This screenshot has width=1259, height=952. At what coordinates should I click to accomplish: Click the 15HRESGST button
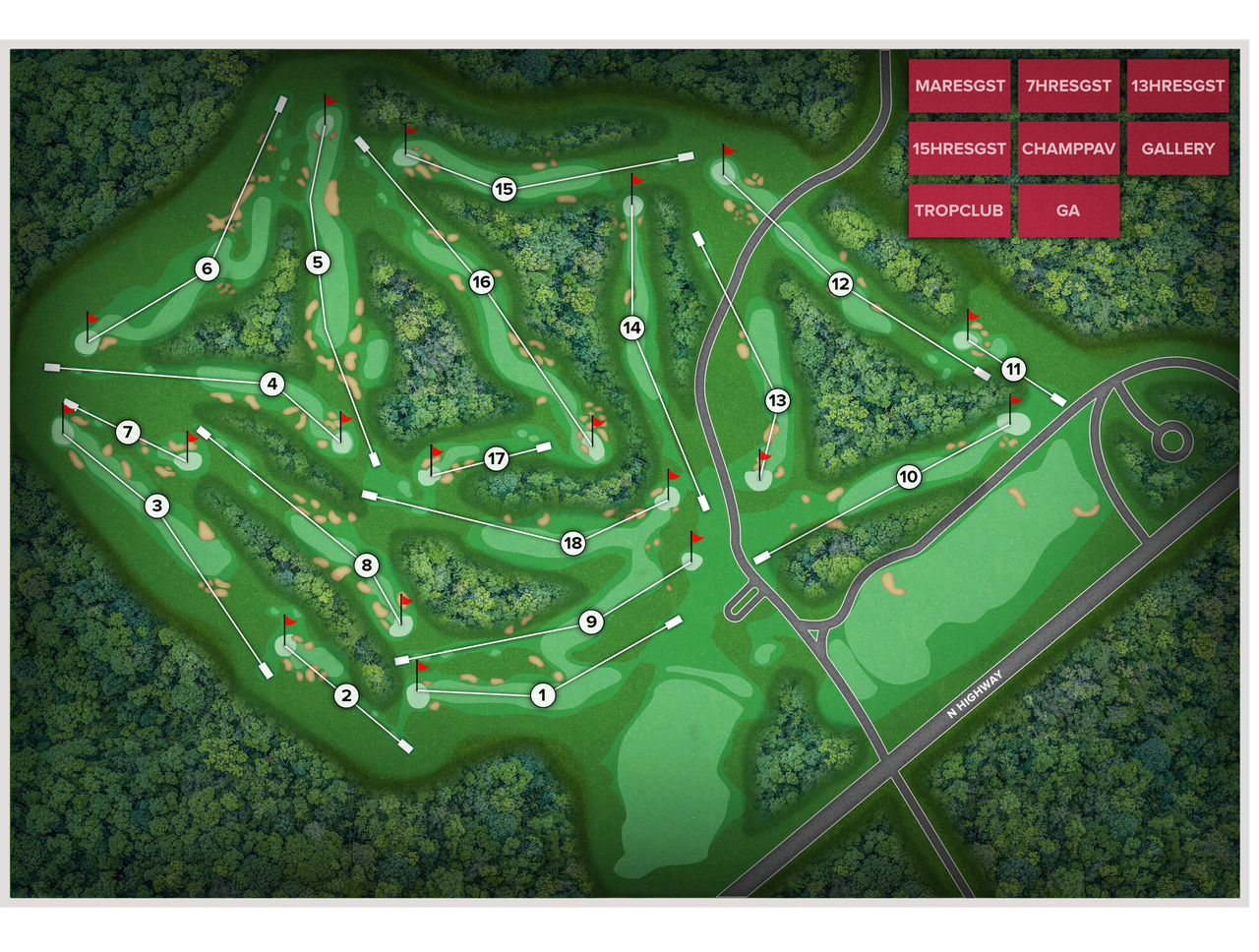pos(960,149)
